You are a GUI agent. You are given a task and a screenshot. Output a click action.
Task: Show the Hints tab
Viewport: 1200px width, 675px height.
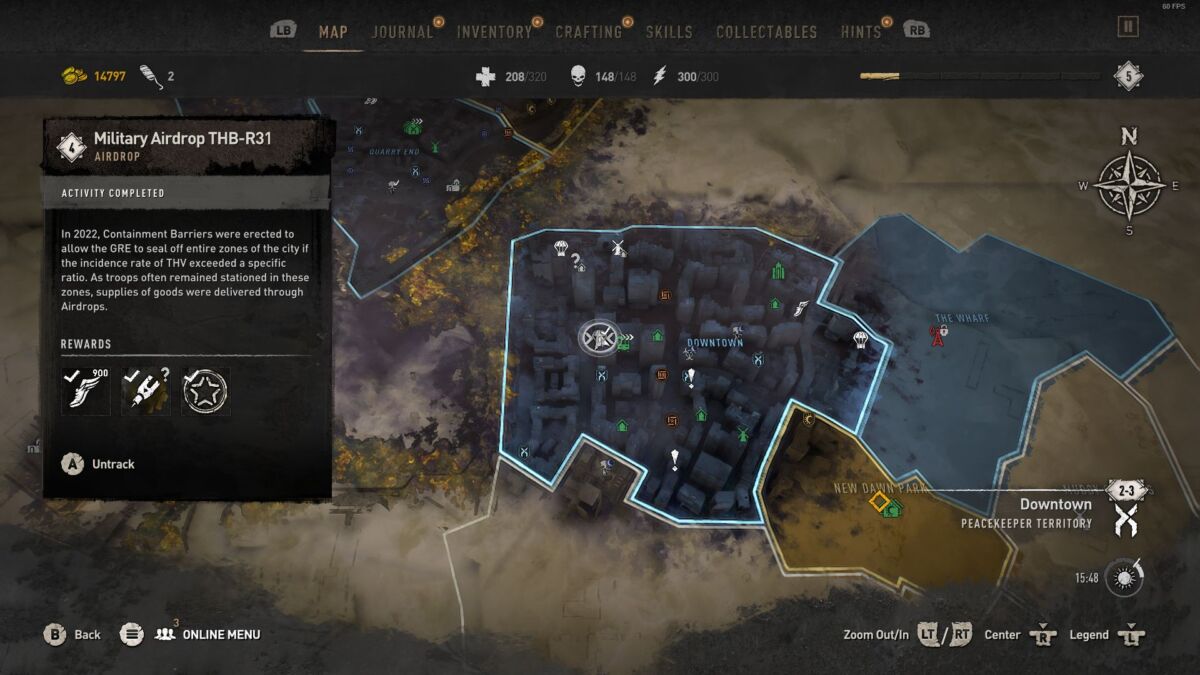click(x=861, y=32)
